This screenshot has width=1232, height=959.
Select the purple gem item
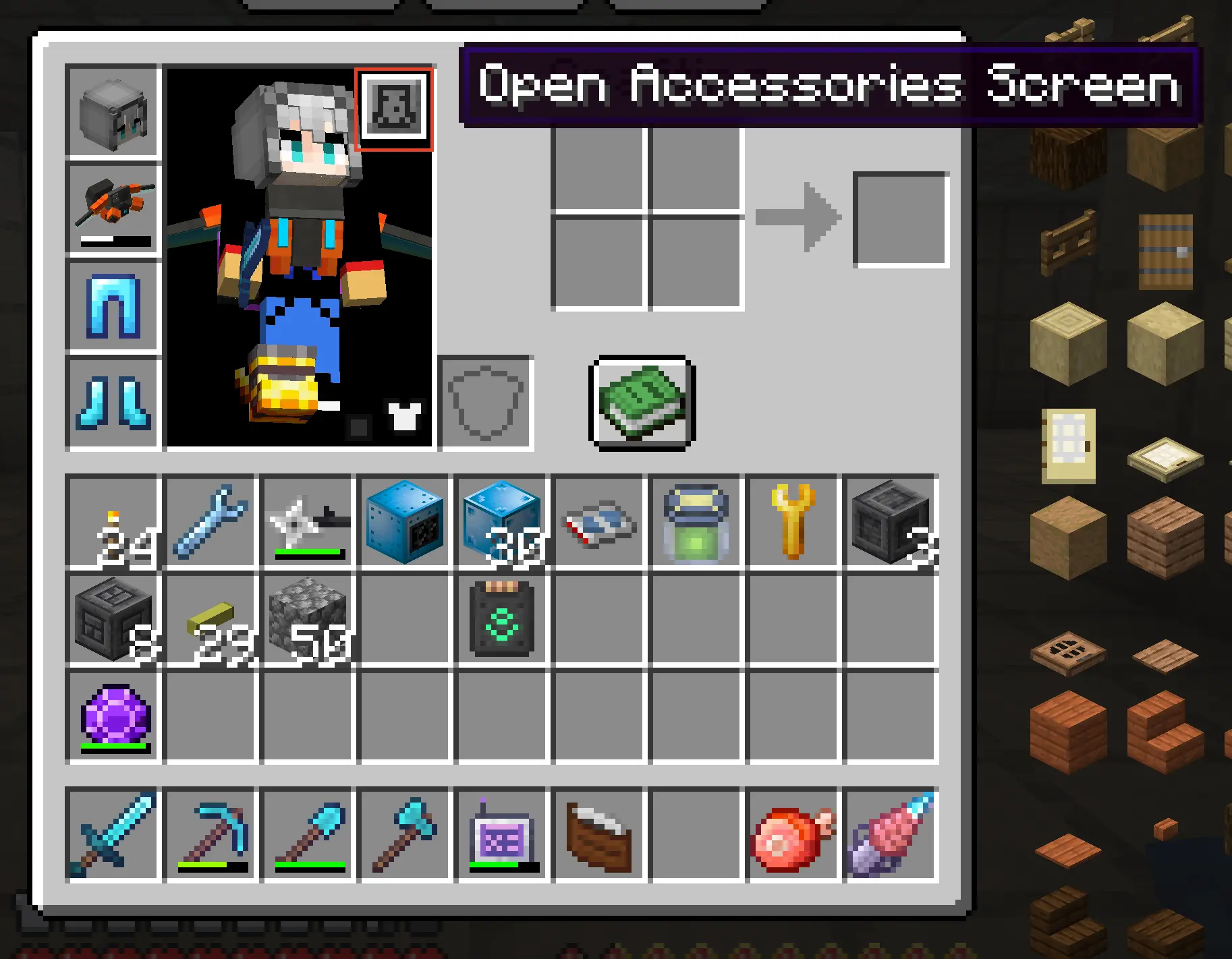(113, 716)
